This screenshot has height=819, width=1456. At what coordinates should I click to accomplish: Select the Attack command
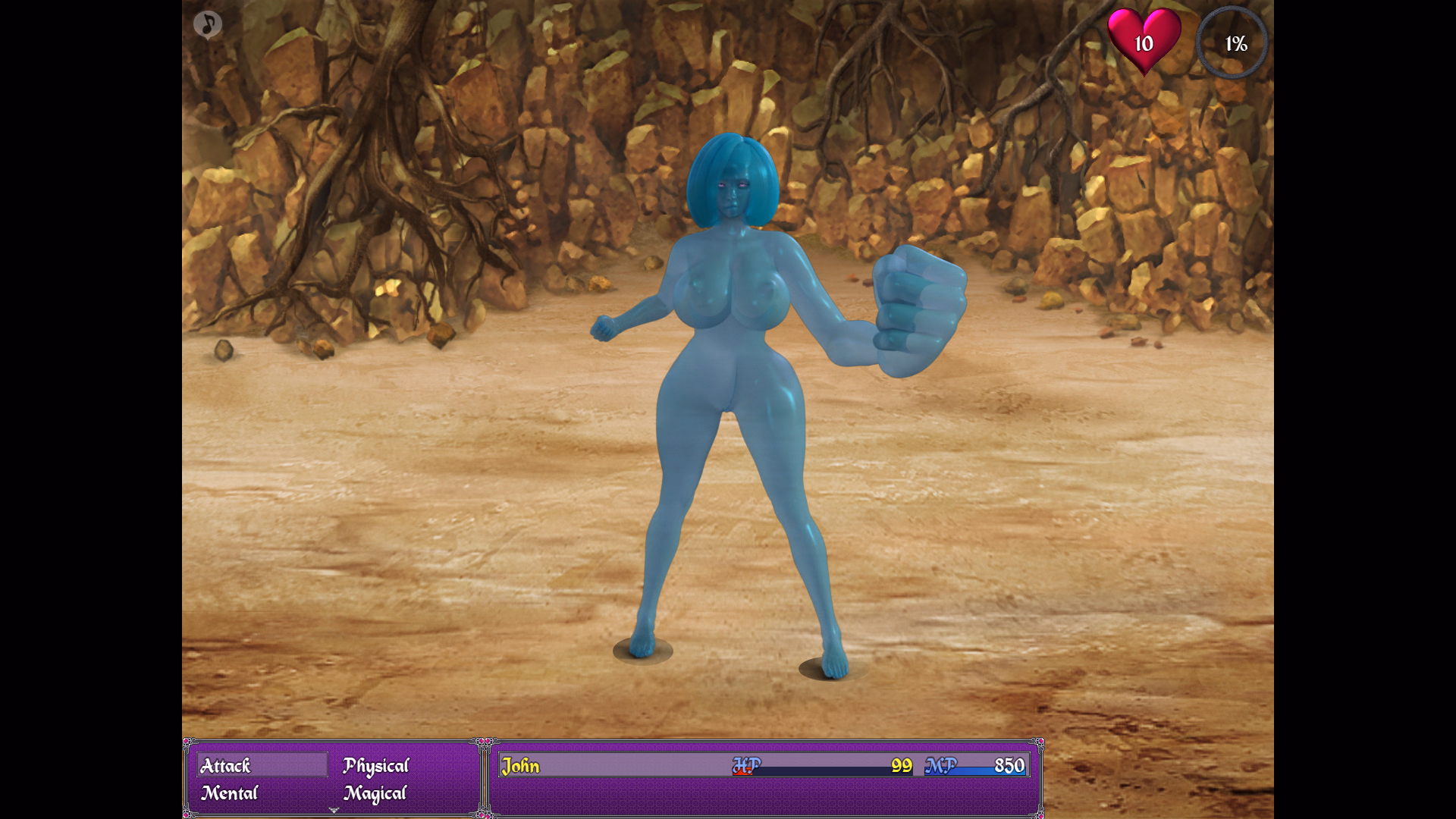[225, 766]
